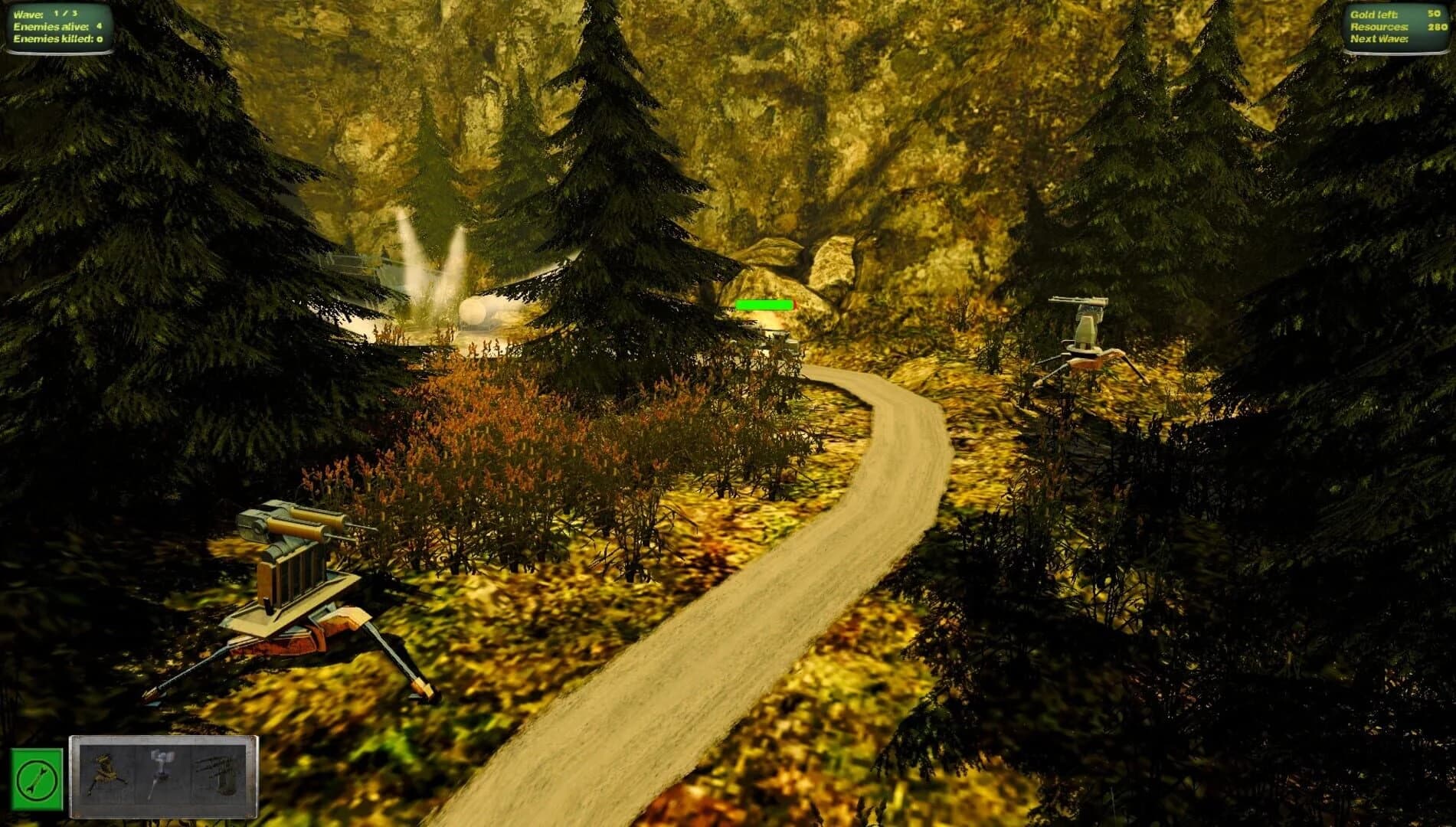Select the spider walker tower build icon
This screenshot has height=827, width=1456.
click(109, 770)
